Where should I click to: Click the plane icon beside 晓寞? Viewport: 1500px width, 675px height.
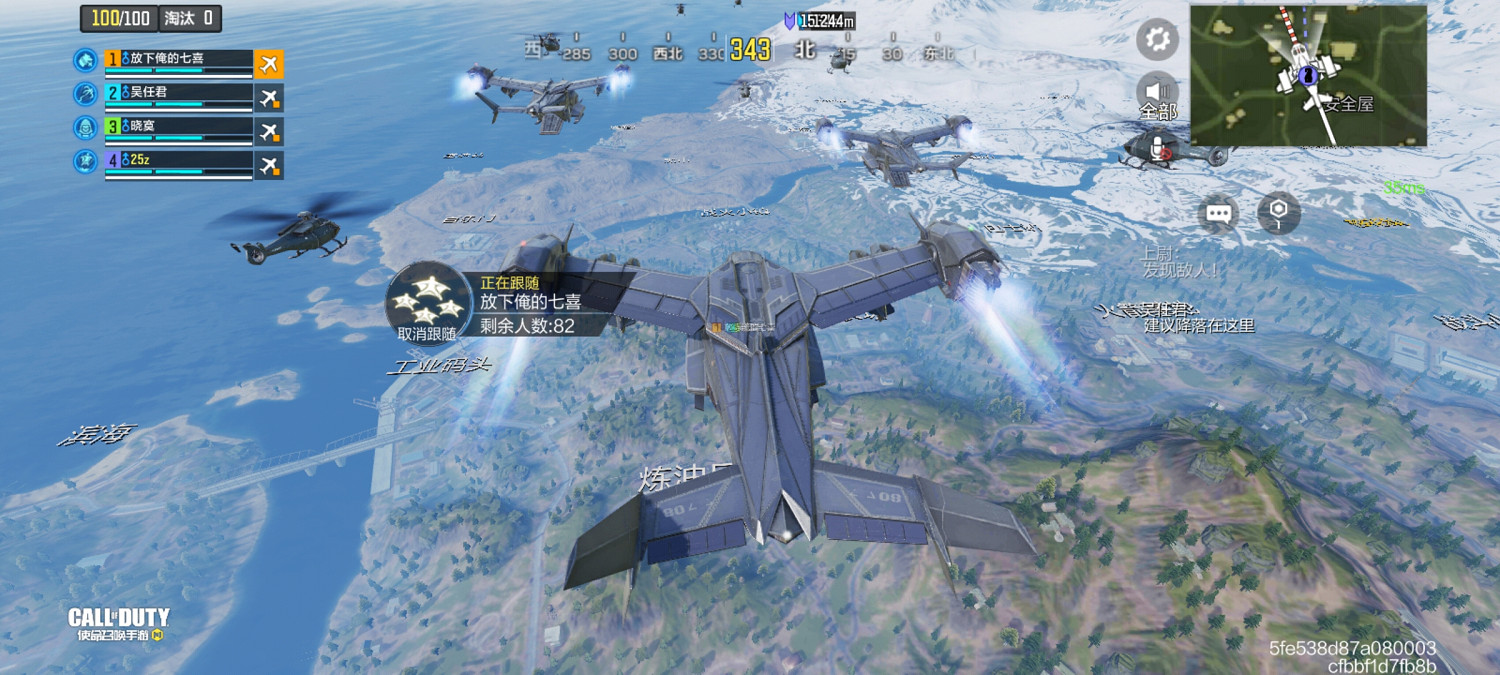point(268,132)
